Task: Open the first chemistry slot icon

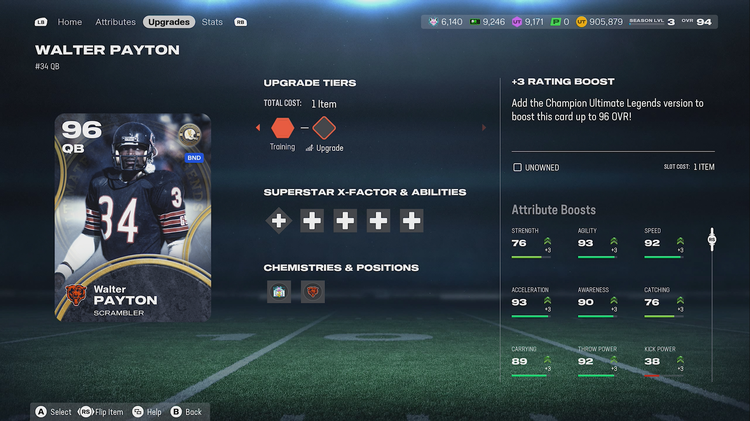Action: coord(279,292)
